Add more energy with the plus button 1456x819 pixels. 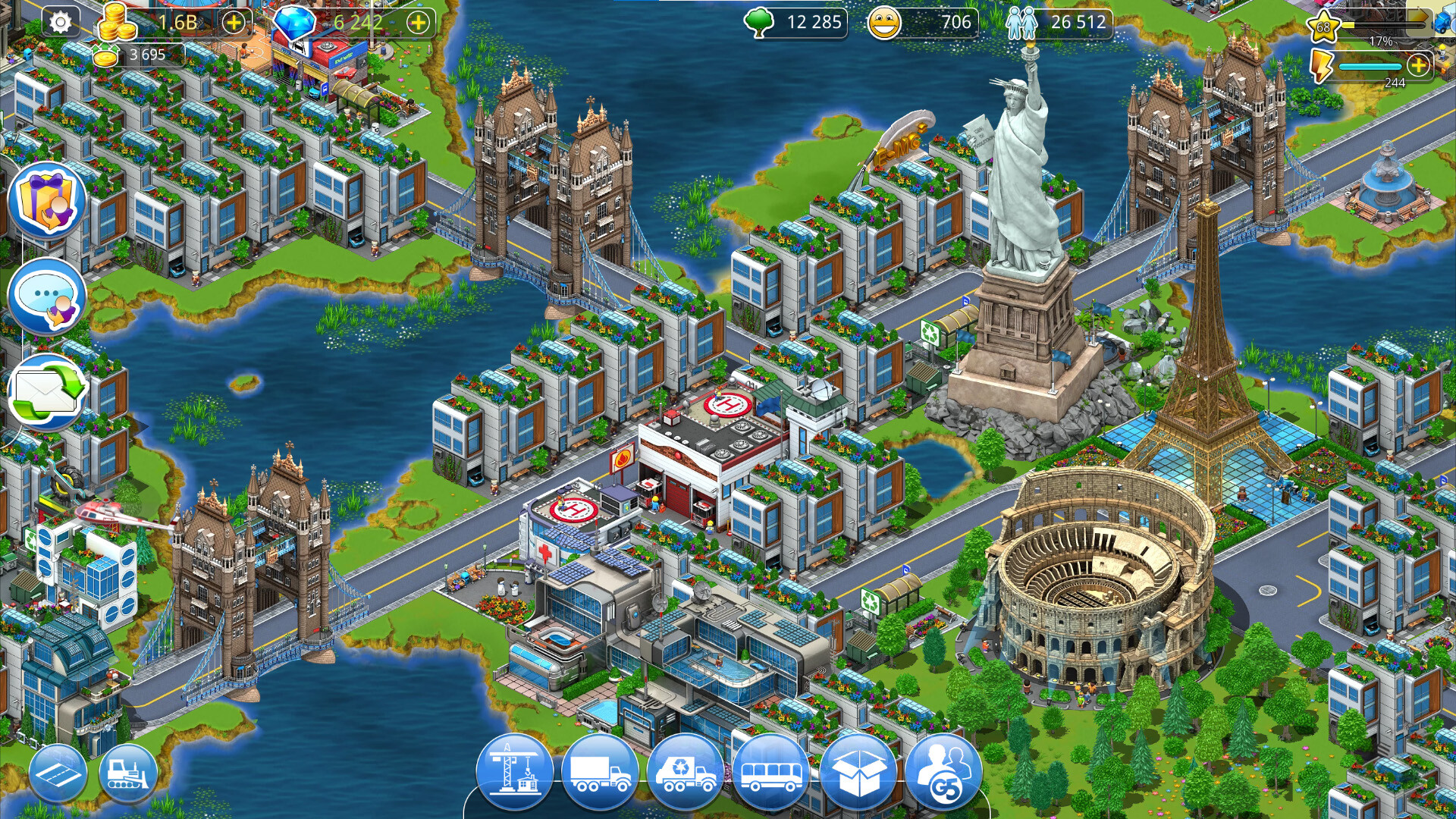(1417, 66)
